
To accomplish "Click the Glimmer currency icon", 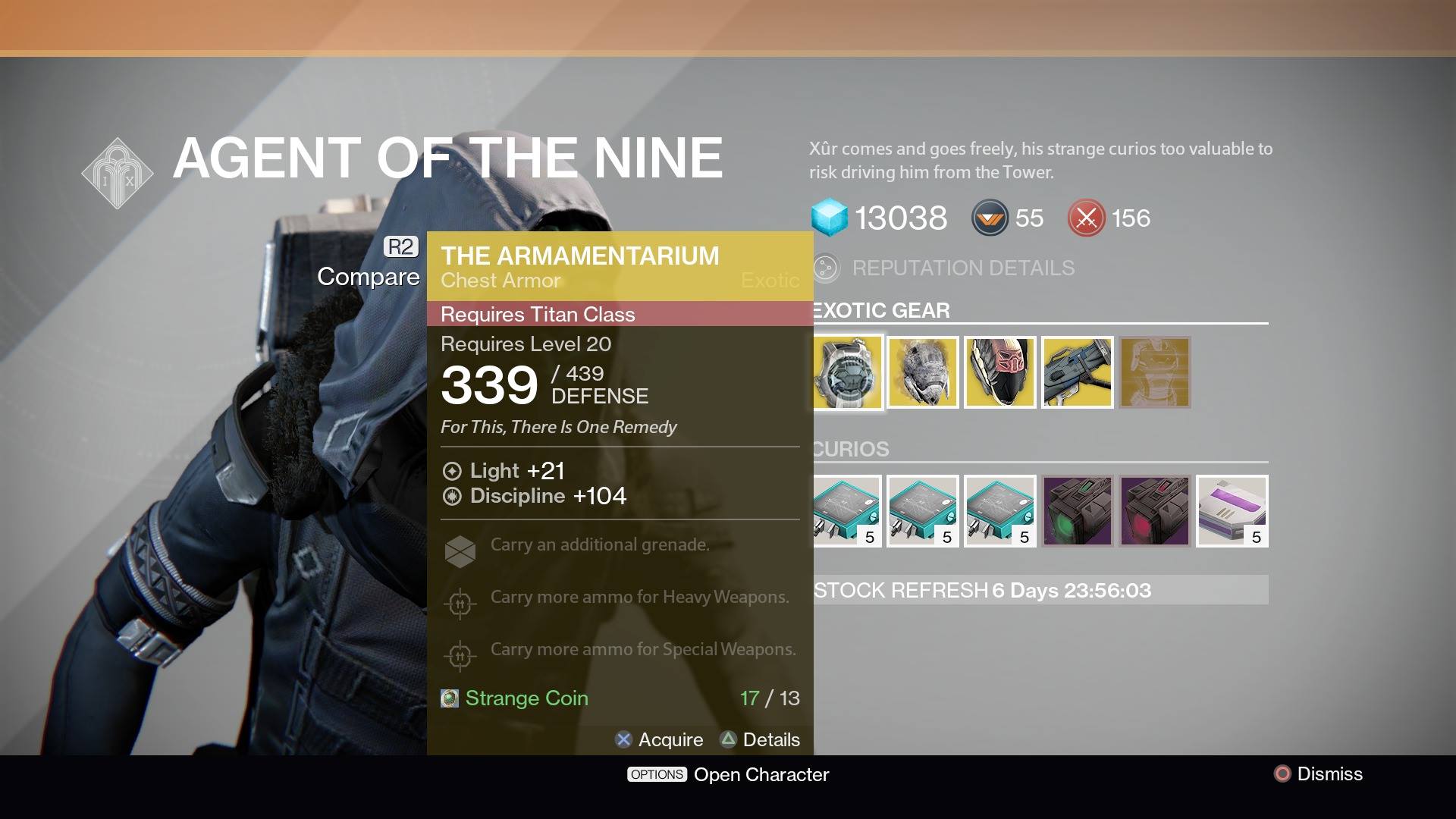I will click(831, 218).
